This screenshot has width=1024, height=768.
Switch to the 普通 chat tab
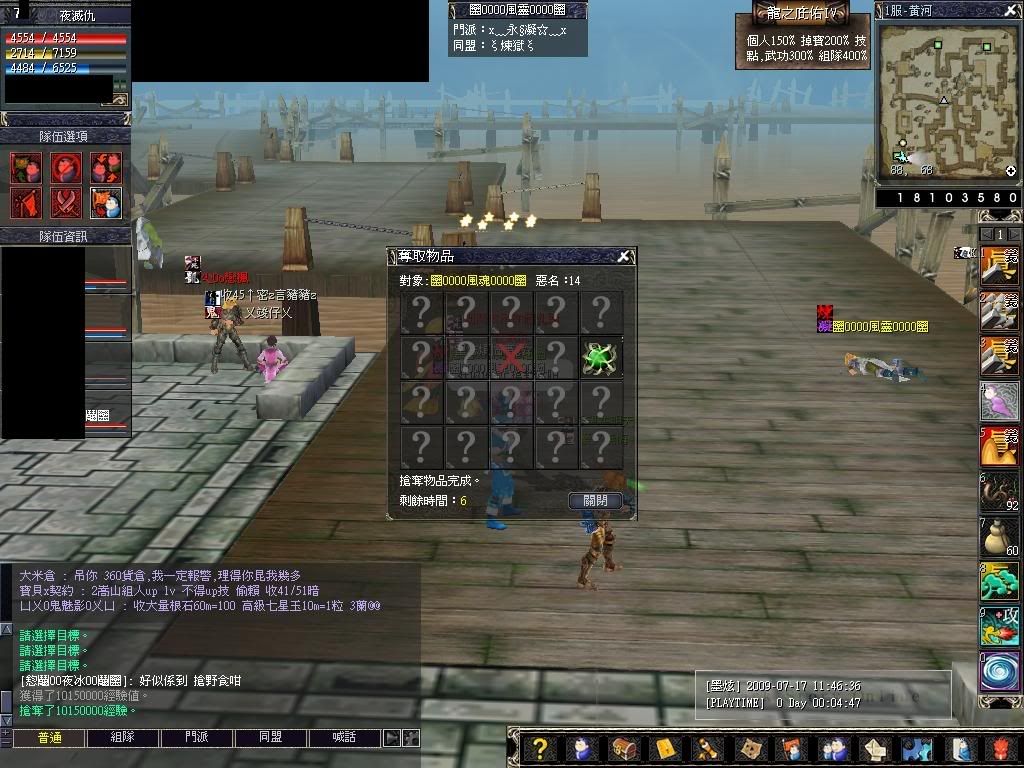tap(49, 737)
